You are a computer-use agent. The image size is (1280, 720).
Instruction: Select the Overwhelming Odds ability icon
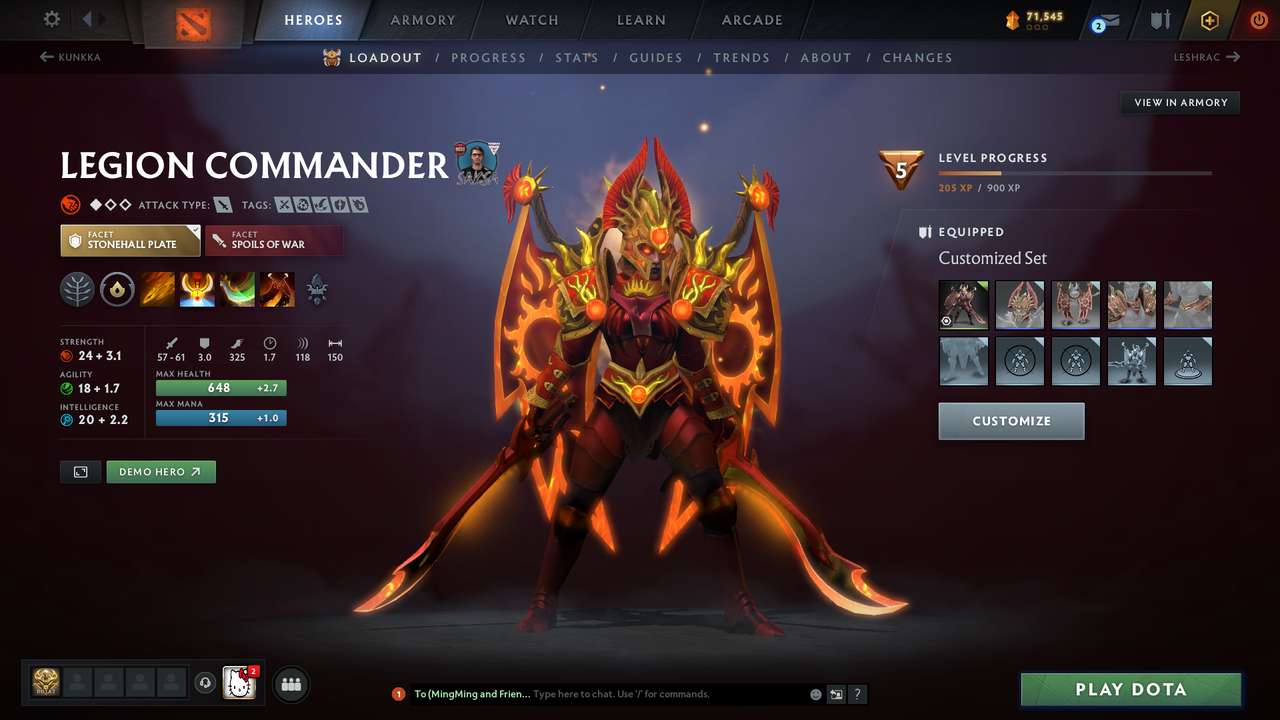pos(157,289)
